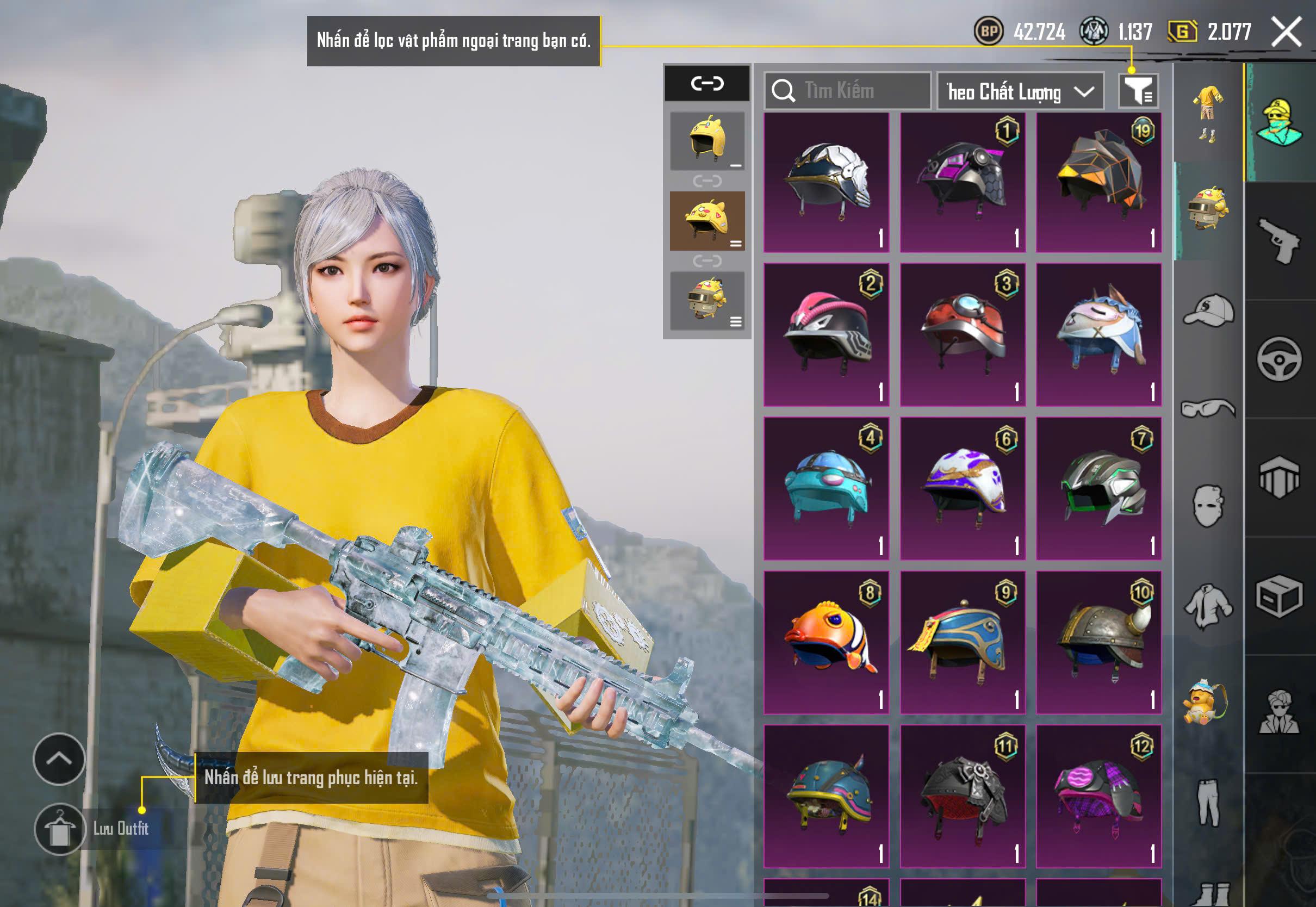Pick the red helmet with goggles
Screen dimensions: 1316x907
[x=963, y=334]
